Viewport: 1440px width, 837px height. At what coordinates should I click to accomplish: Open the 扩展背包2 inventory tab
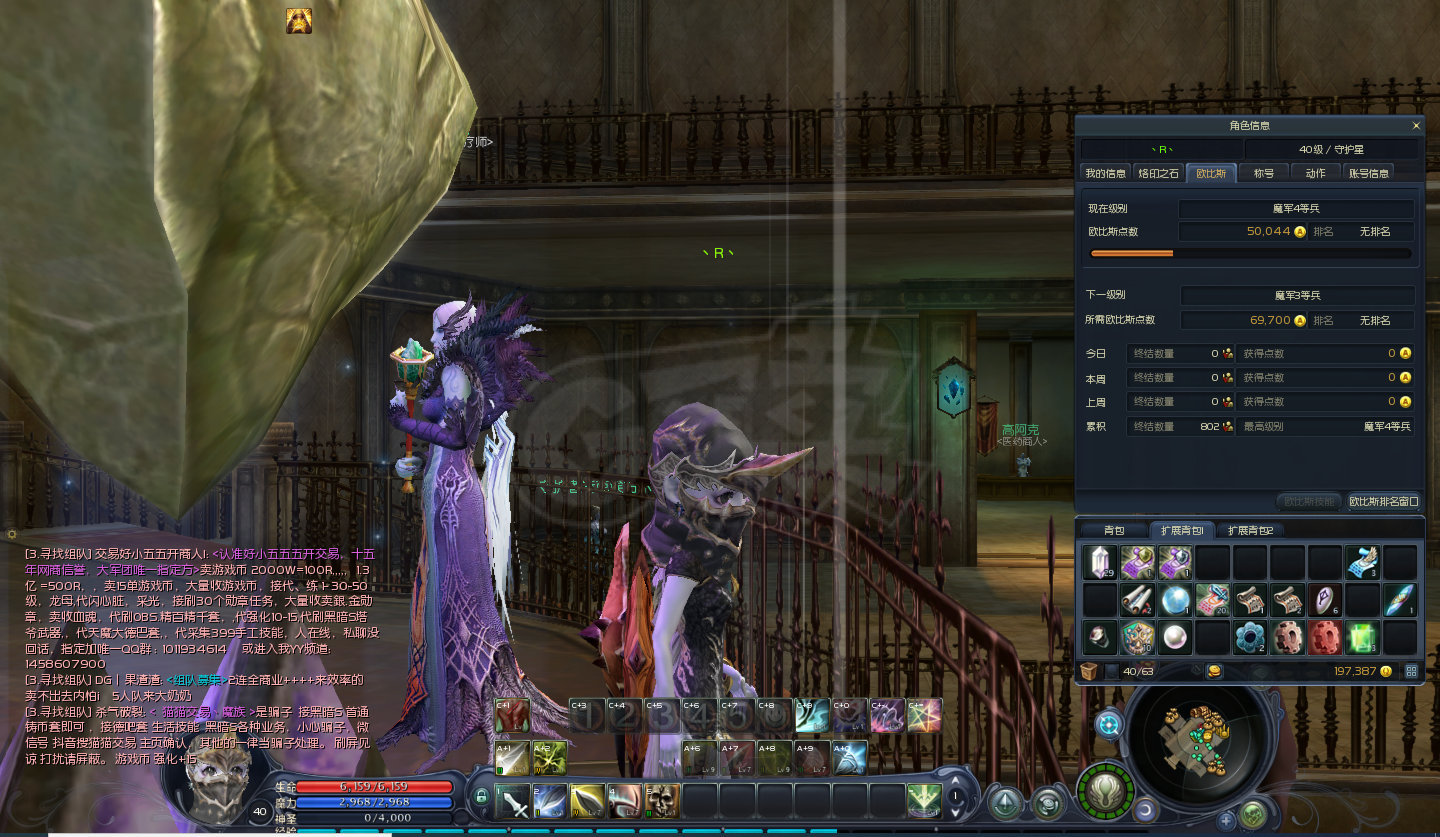click(1251, 530)
